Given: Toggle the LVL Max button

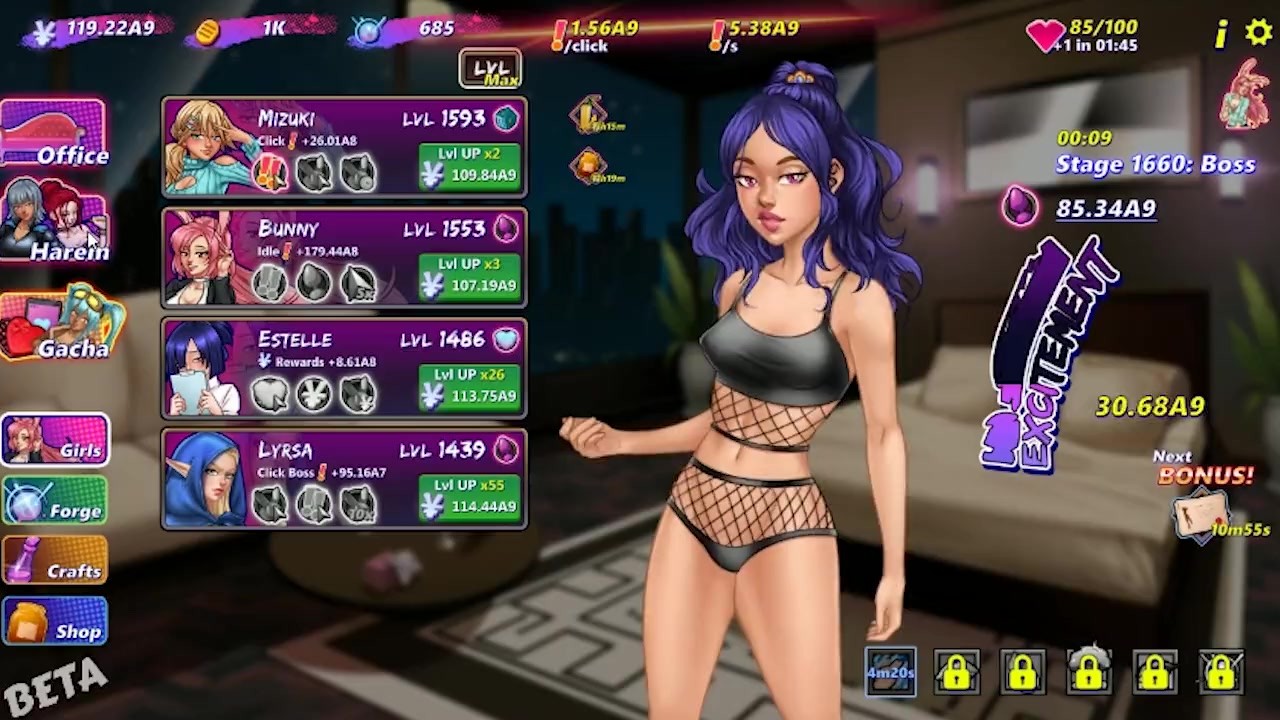Looking at the screenshot, I should [x=490, y=69].
